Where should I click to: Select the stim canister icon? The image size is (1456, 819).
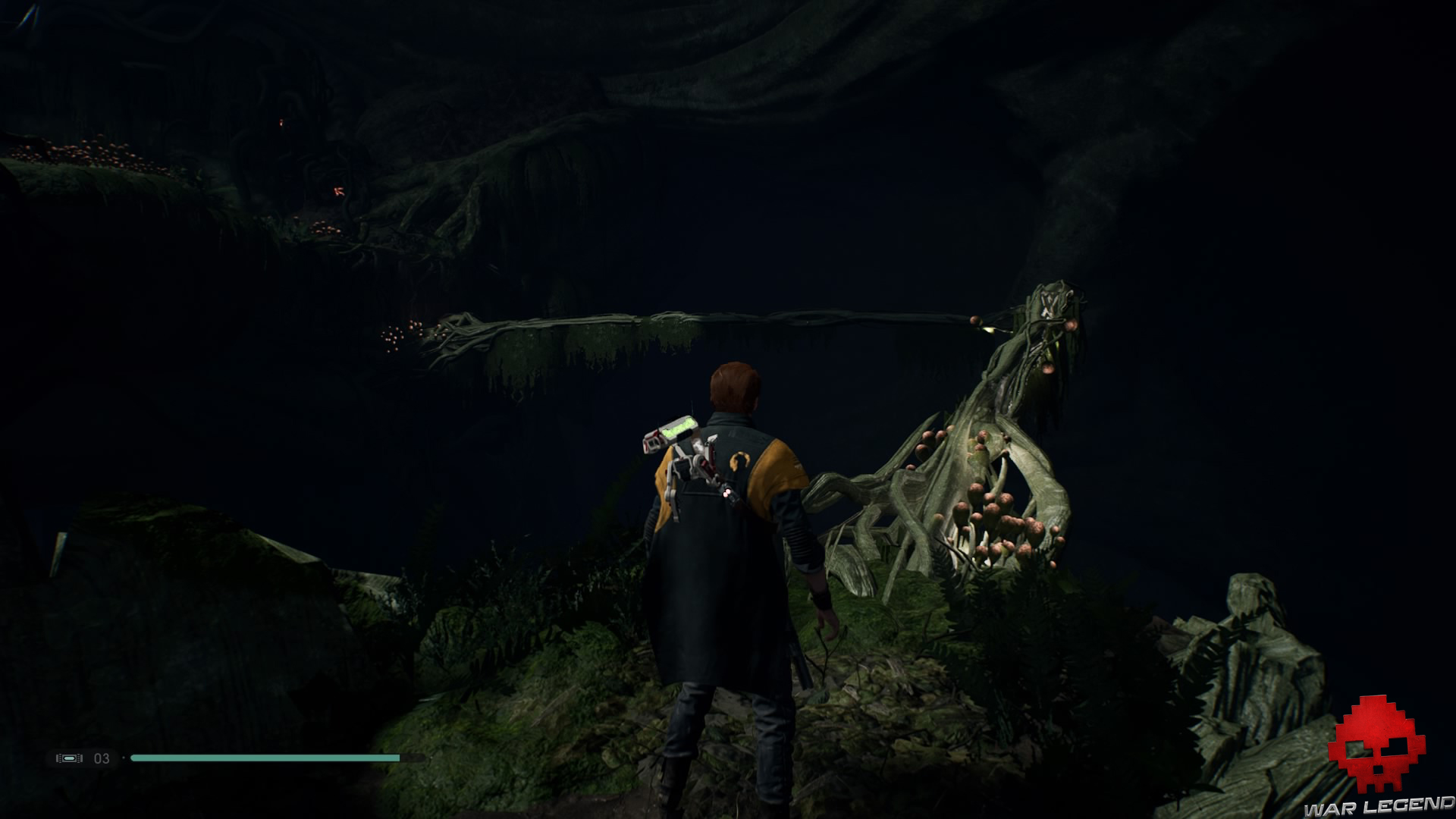(69, 758)
